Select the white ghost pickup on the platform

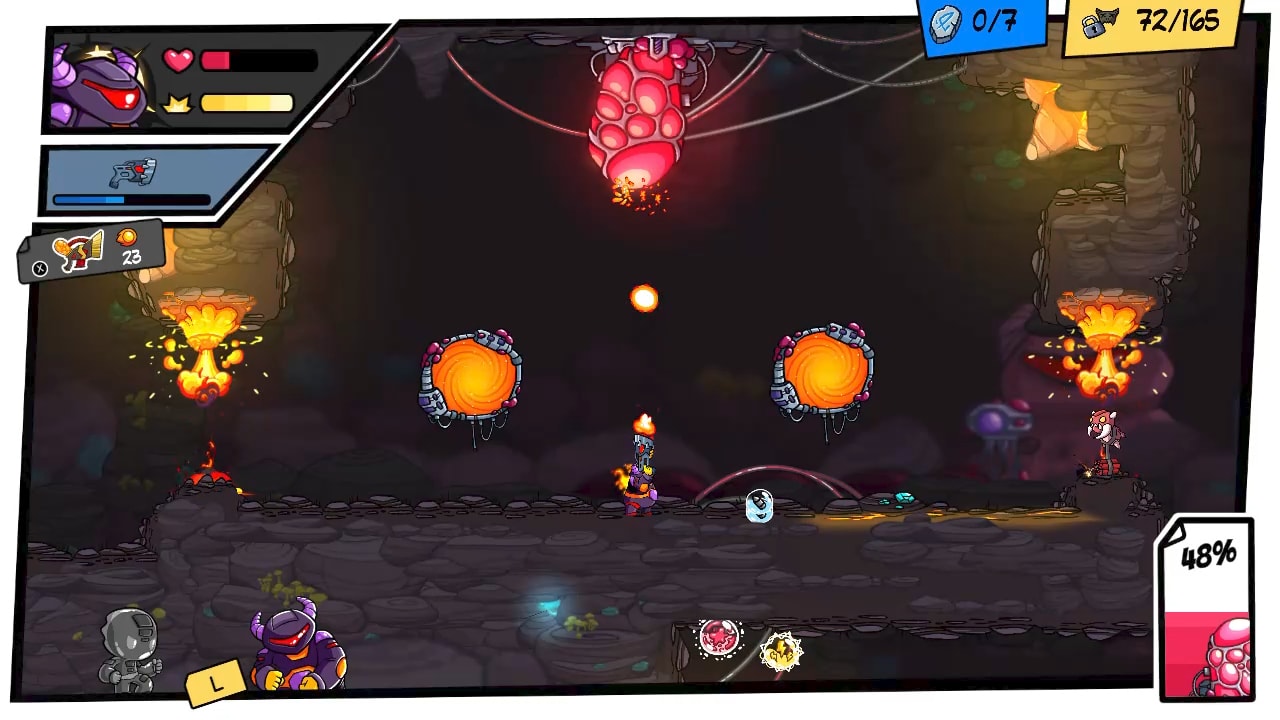[758, 506]
